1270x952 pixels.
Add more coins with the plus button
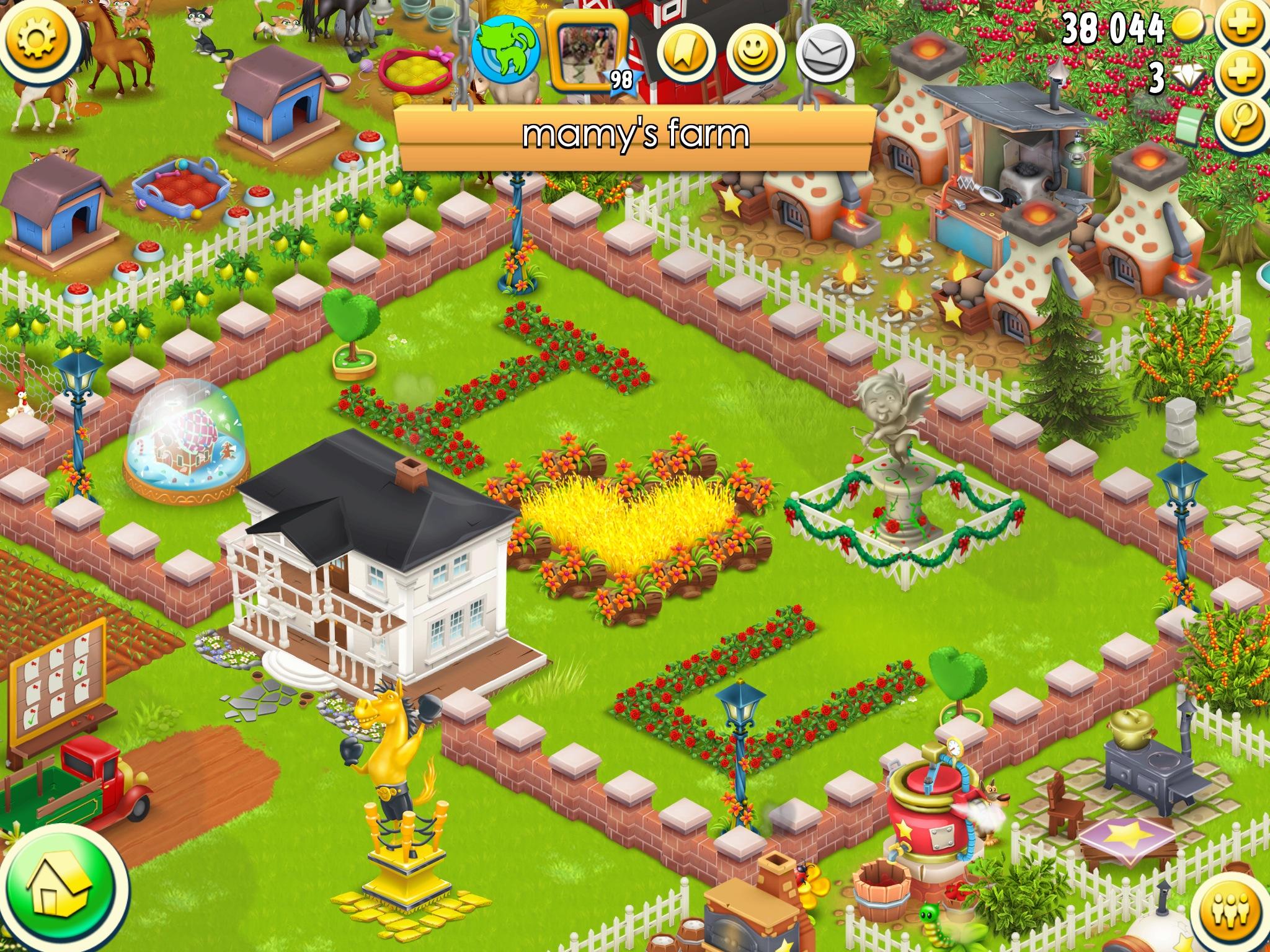[1242, 28]
